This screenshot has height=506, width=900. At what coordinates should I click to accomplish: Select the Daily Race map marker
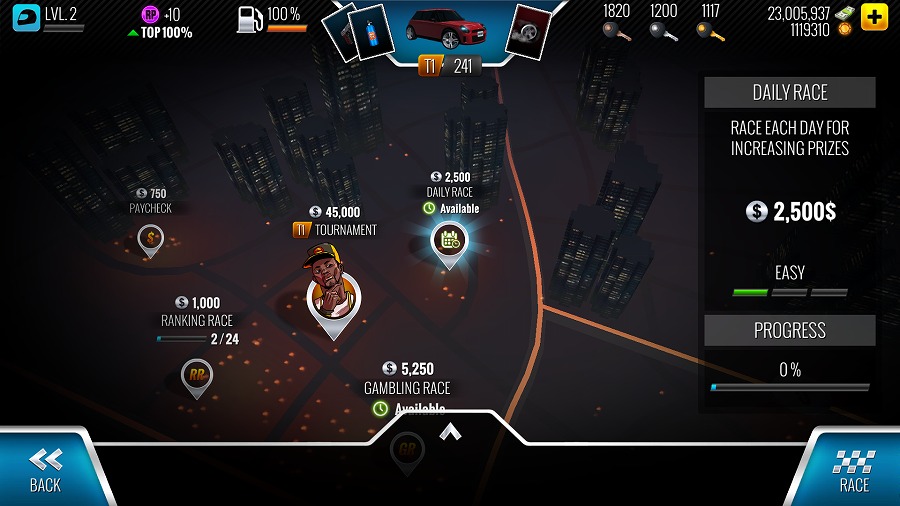(449, 240)
